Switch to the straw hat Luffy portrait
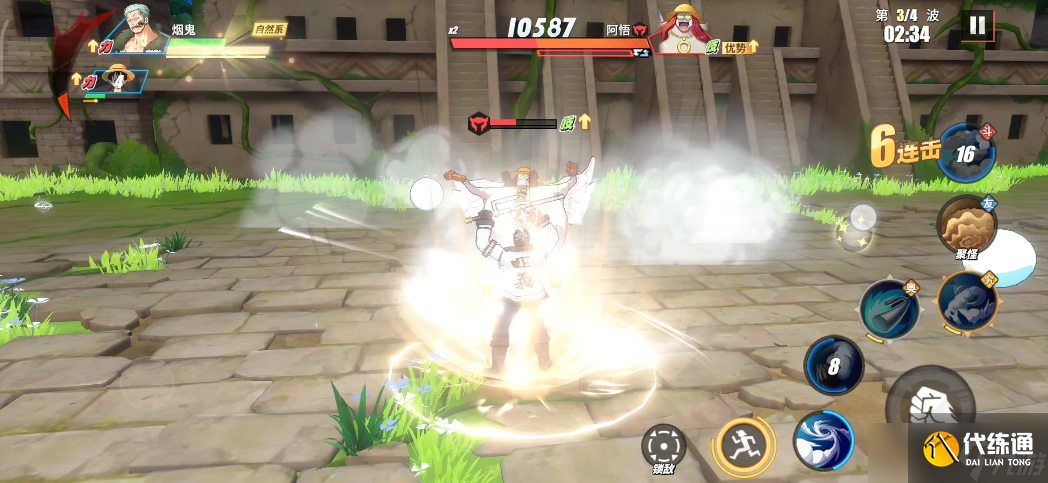 click(x=122, y=81)
